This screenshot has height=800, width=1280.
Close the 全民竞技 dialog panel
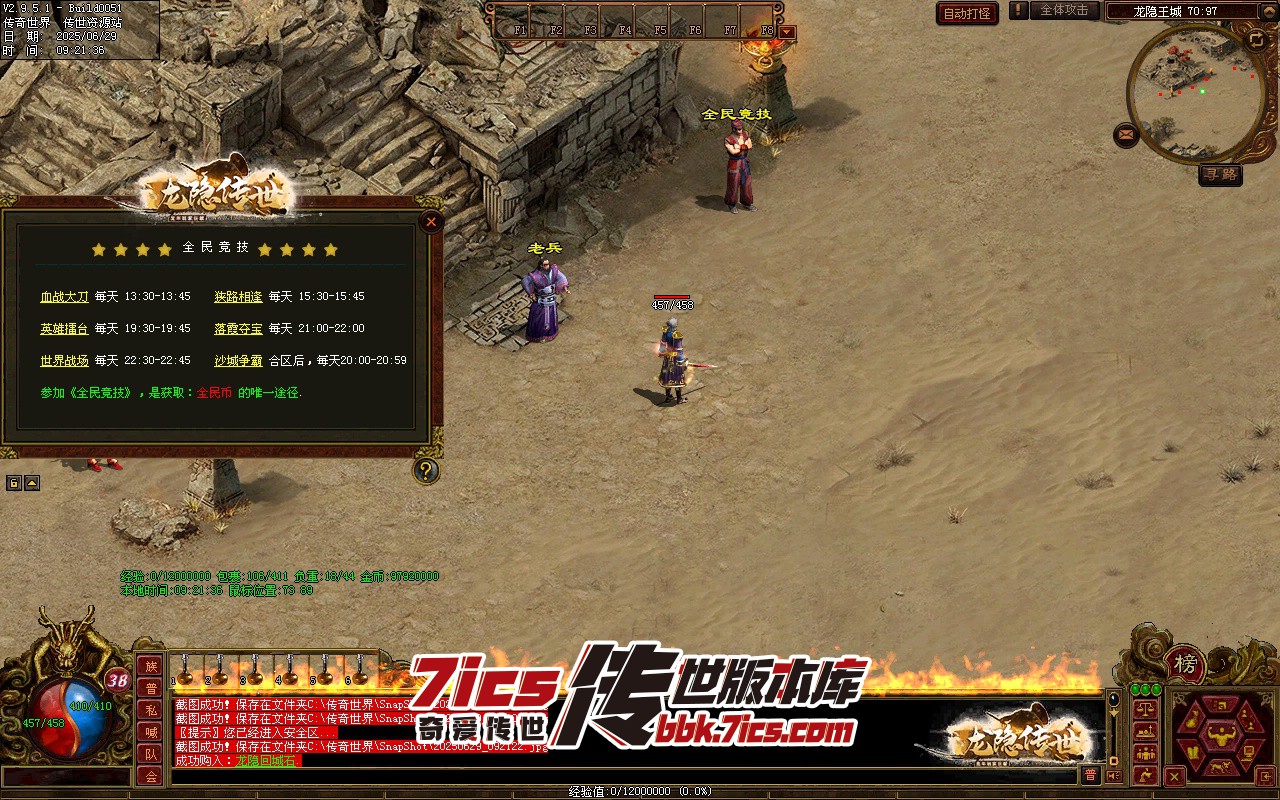[431, 221]
